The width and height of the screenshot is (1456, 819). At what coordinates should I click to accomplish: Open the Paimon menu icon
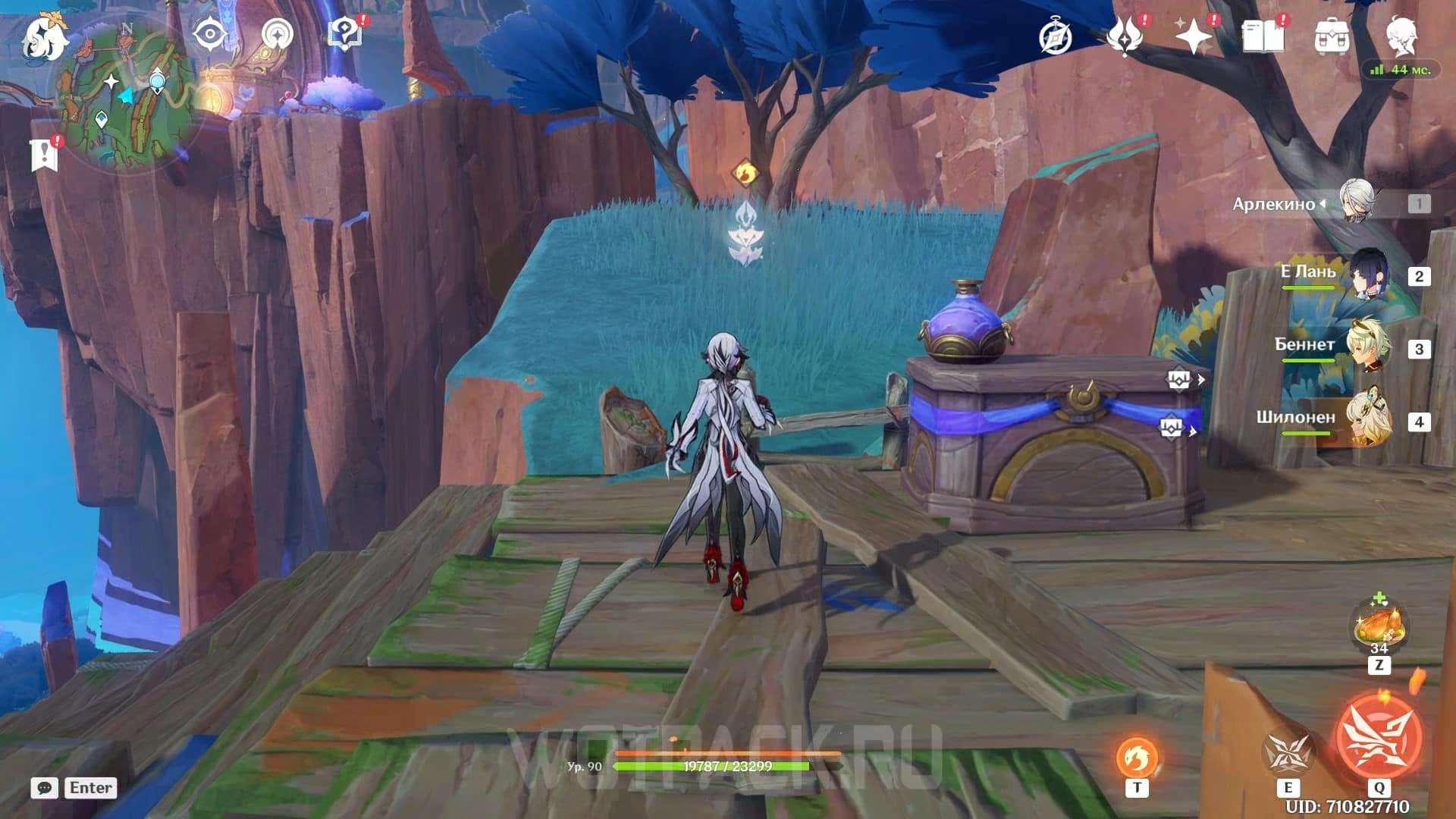[44, 38]
